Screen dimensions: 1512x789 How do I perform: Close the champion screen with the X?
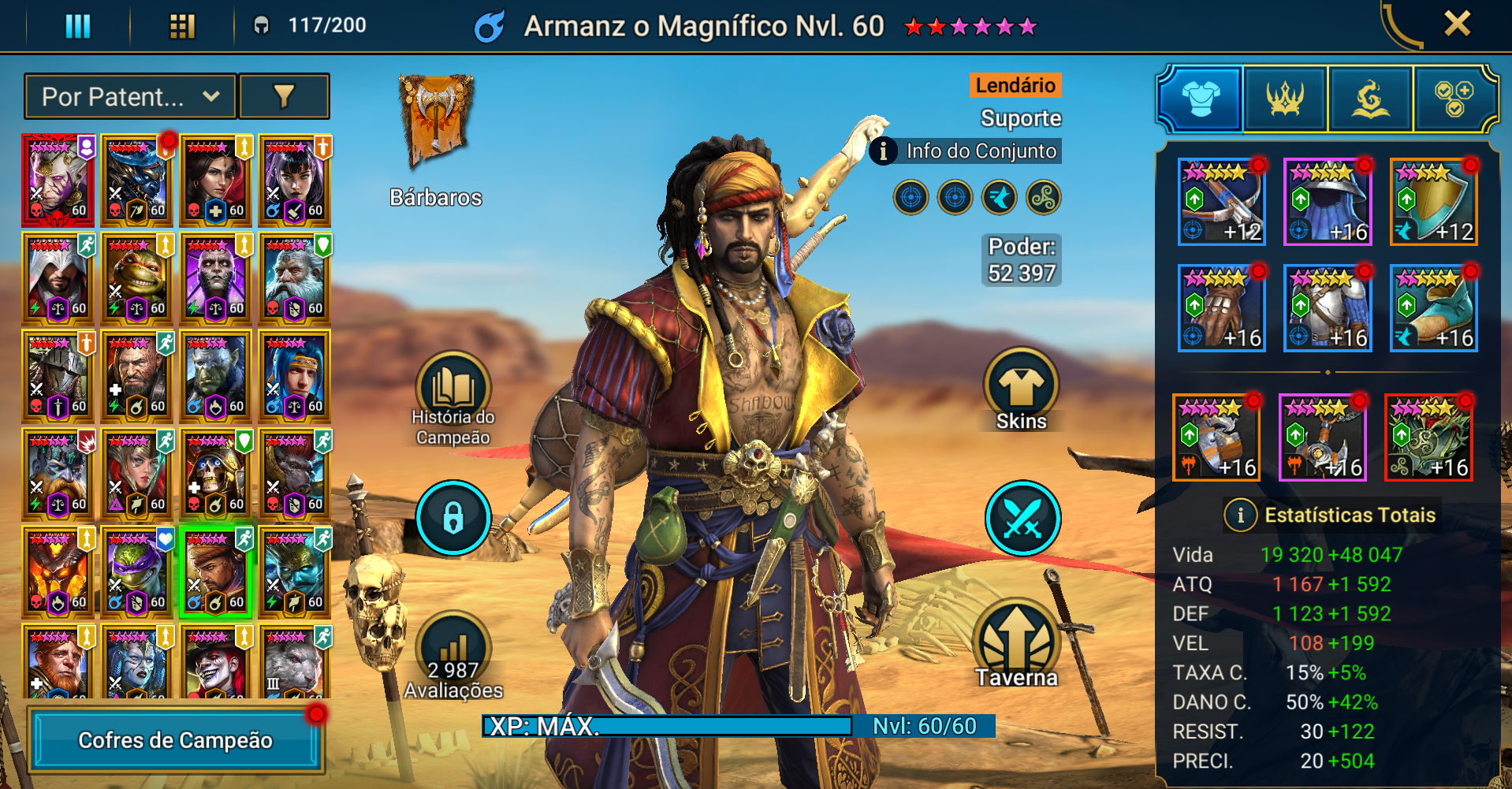[x=1457, y=24]
